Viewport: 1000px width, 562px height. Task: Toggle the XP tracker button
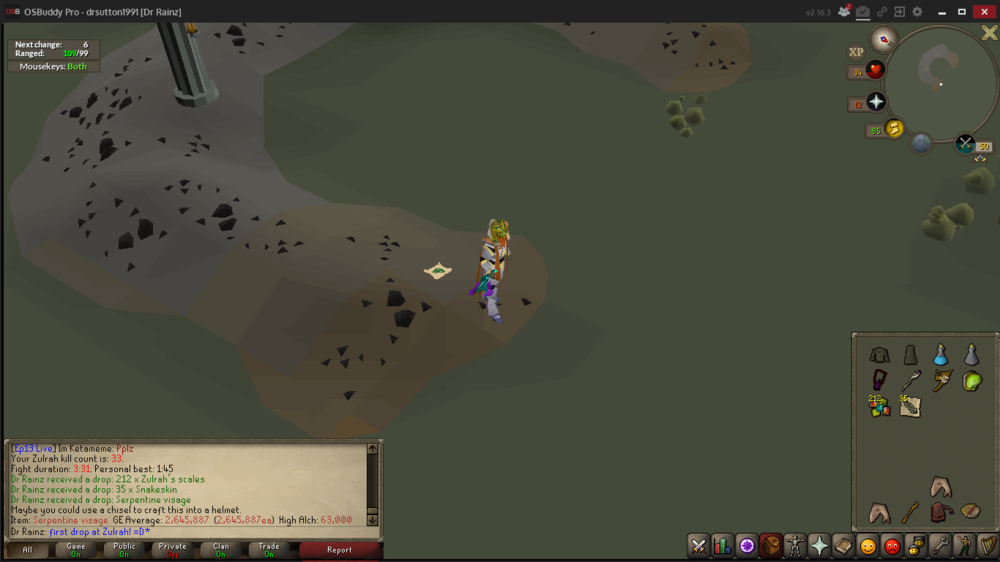pyautogui.click(x=856, y=52)
